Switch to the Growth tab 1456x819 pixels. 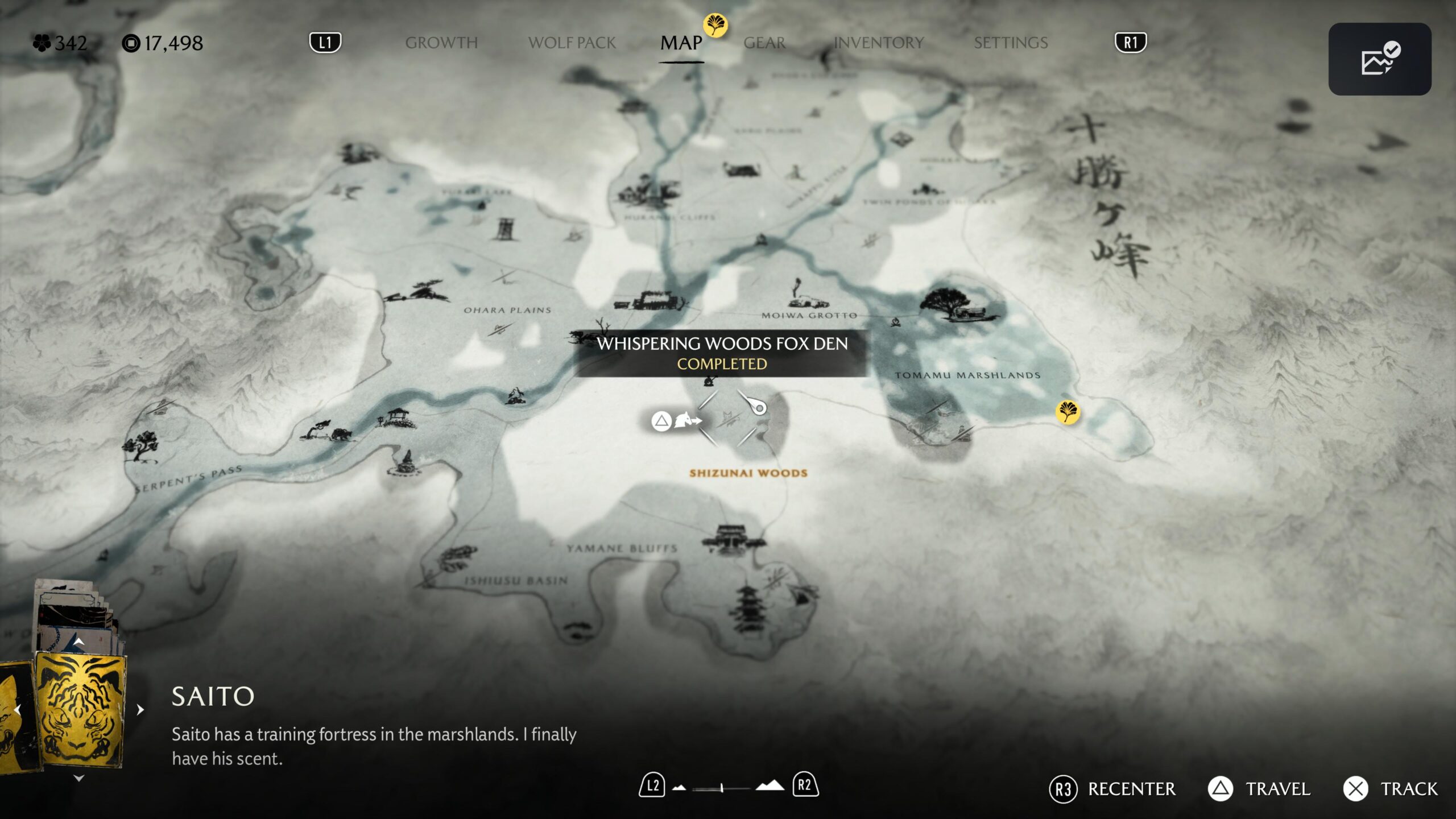(441, 43)
